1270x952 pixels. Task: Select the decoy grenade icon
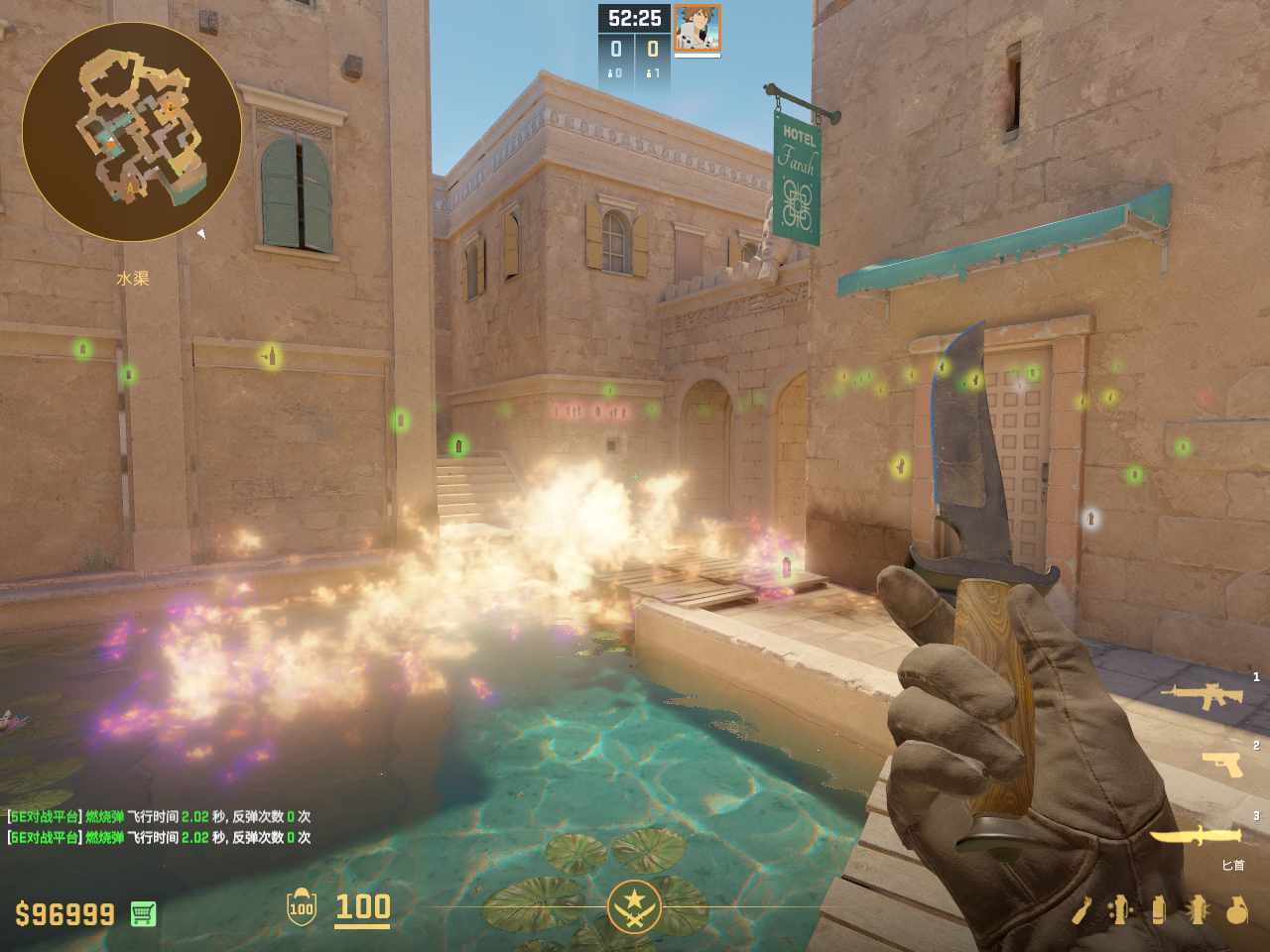(1120, 909)
